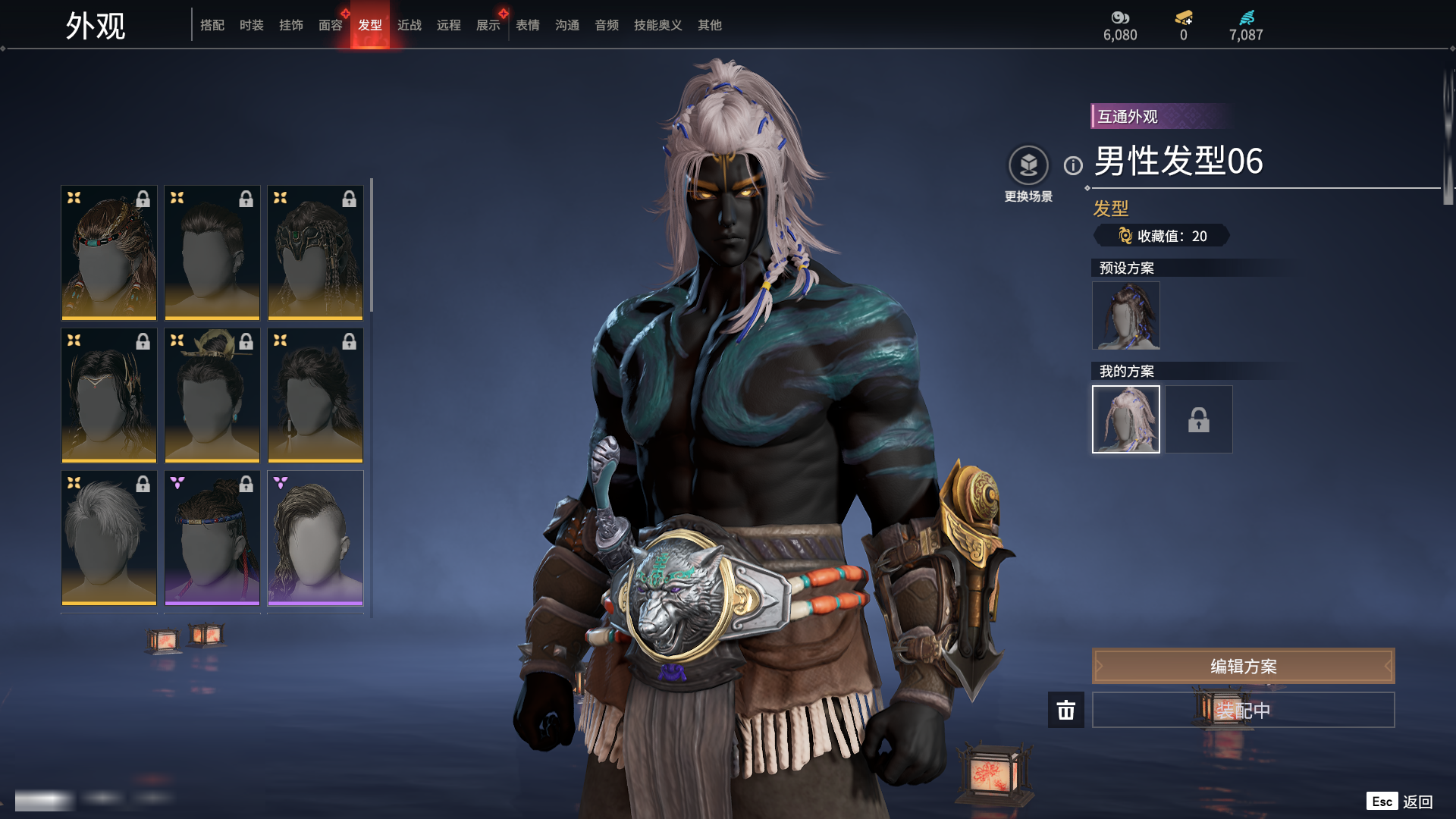Switch to the 其他 tab
Viewport: 1456px width, 819px height.
coord(710,25)
